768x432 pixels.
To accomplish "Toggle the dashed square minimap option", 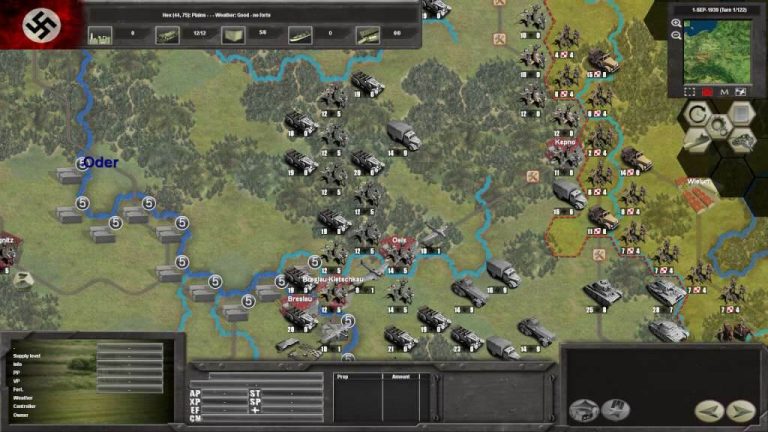I will (x=688, y=90).
